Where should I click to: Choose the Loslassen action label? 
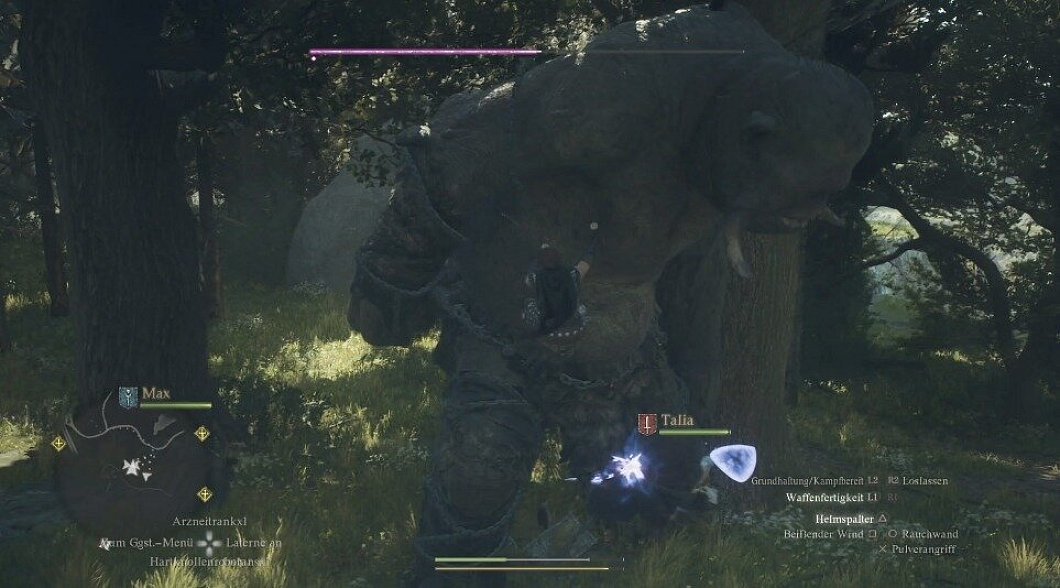point(924,481)
